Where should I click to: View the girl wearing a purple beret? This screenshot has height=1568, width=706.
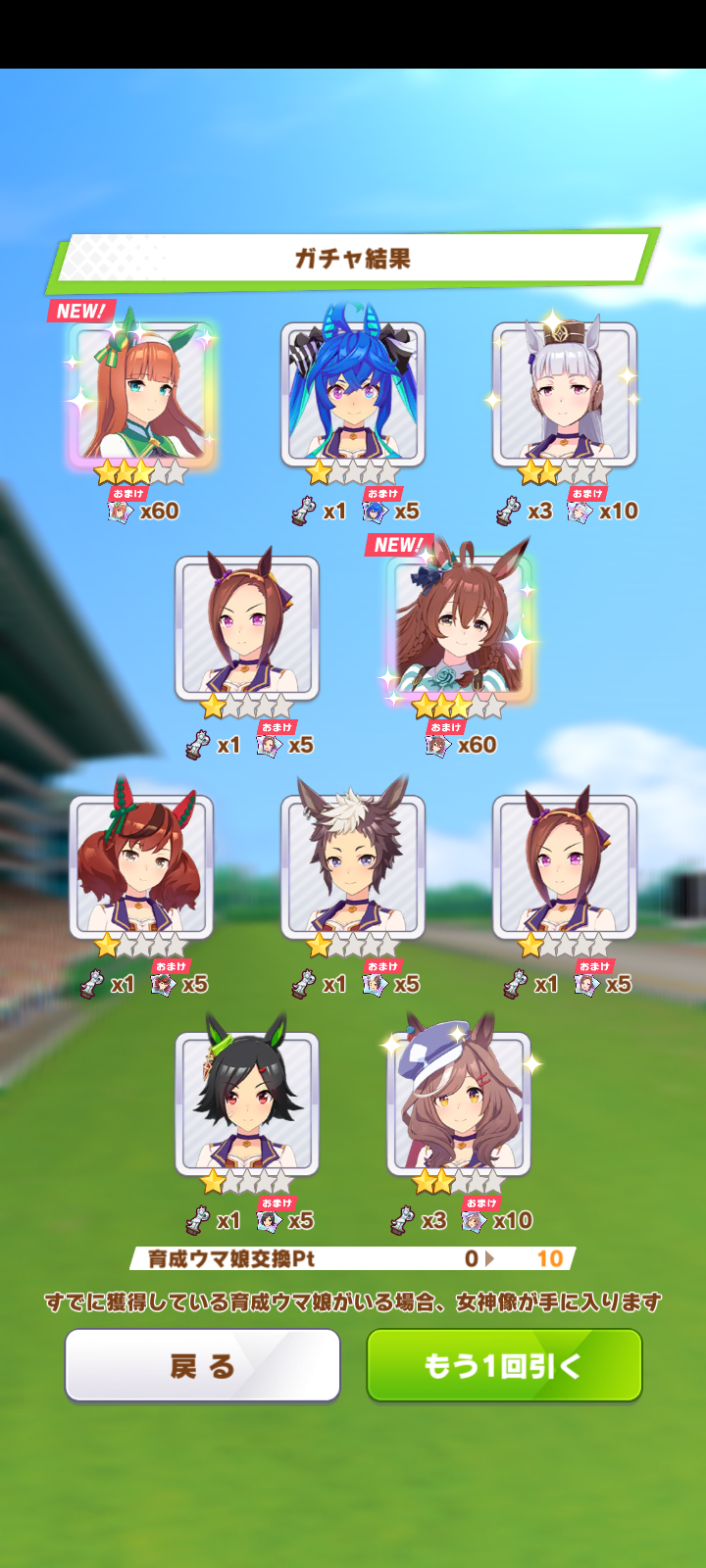click(459, 1104)
